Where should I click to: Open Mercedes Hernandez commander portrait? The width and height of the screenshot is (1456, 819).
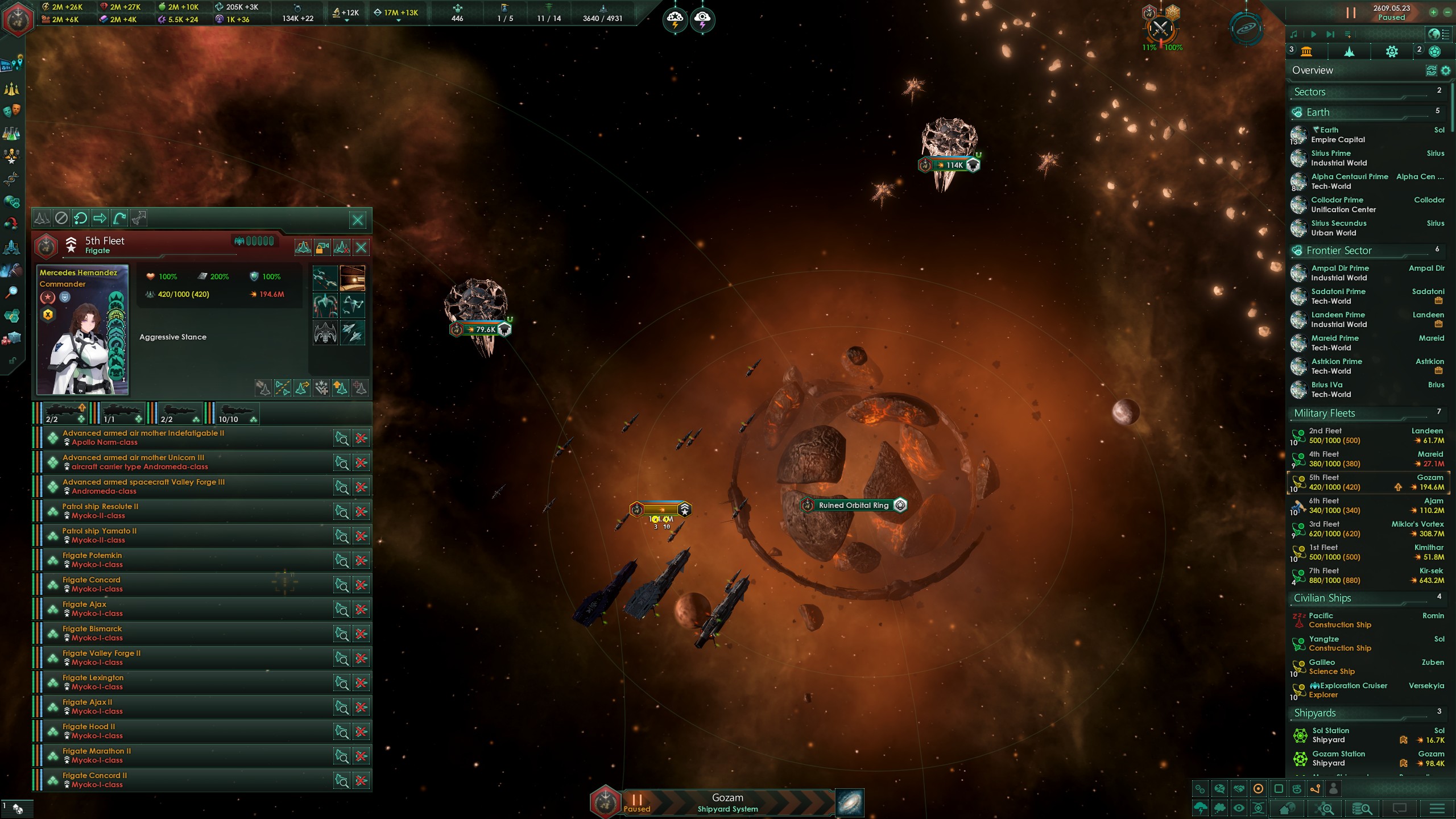[82, 330]
